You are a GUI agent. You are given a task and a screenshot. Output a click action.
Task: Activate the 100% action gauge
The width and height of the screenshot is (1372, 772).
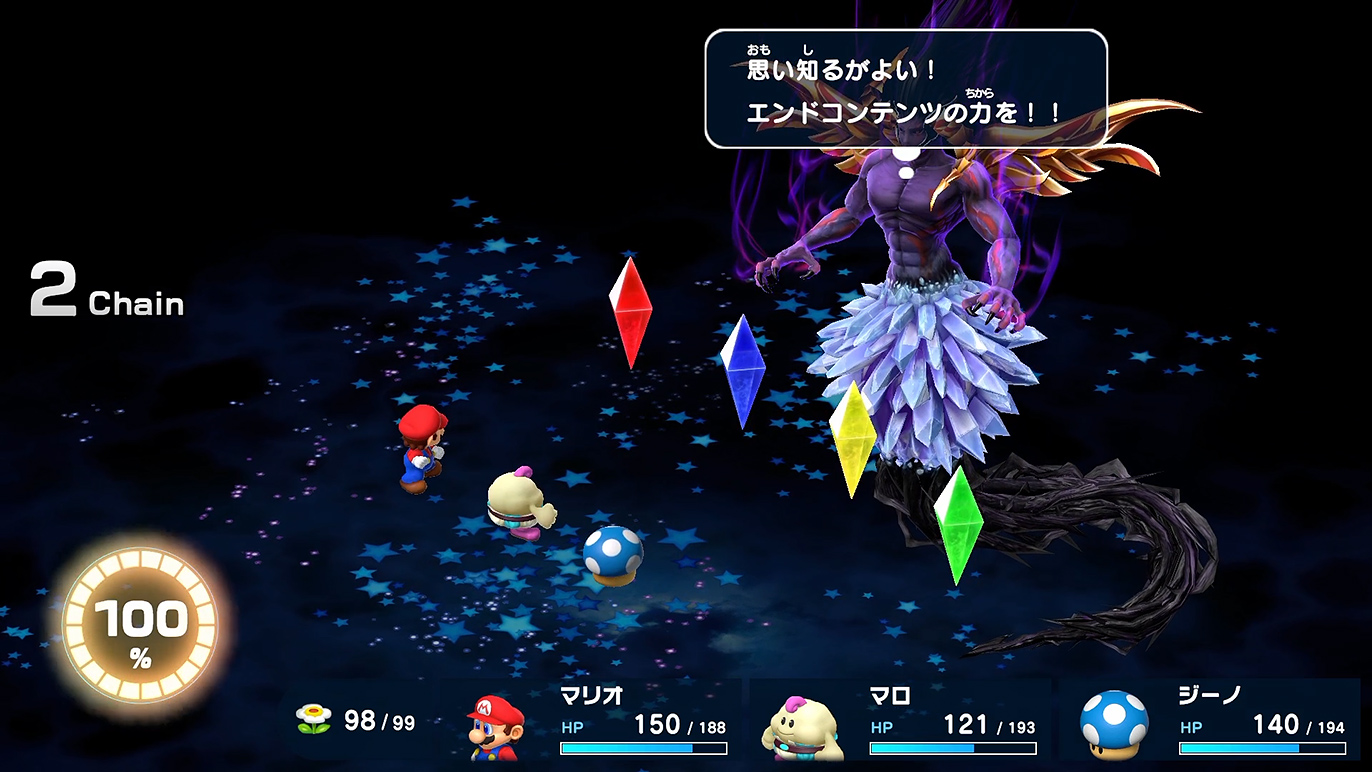[140, 628]
